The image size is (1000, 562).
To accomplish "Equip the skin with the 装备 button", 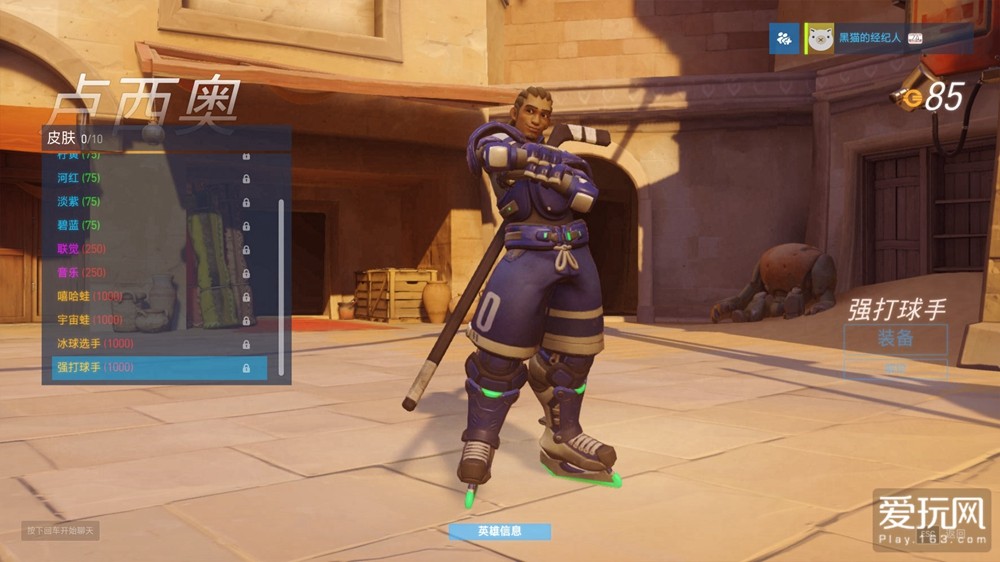I will tap(895, 338).
